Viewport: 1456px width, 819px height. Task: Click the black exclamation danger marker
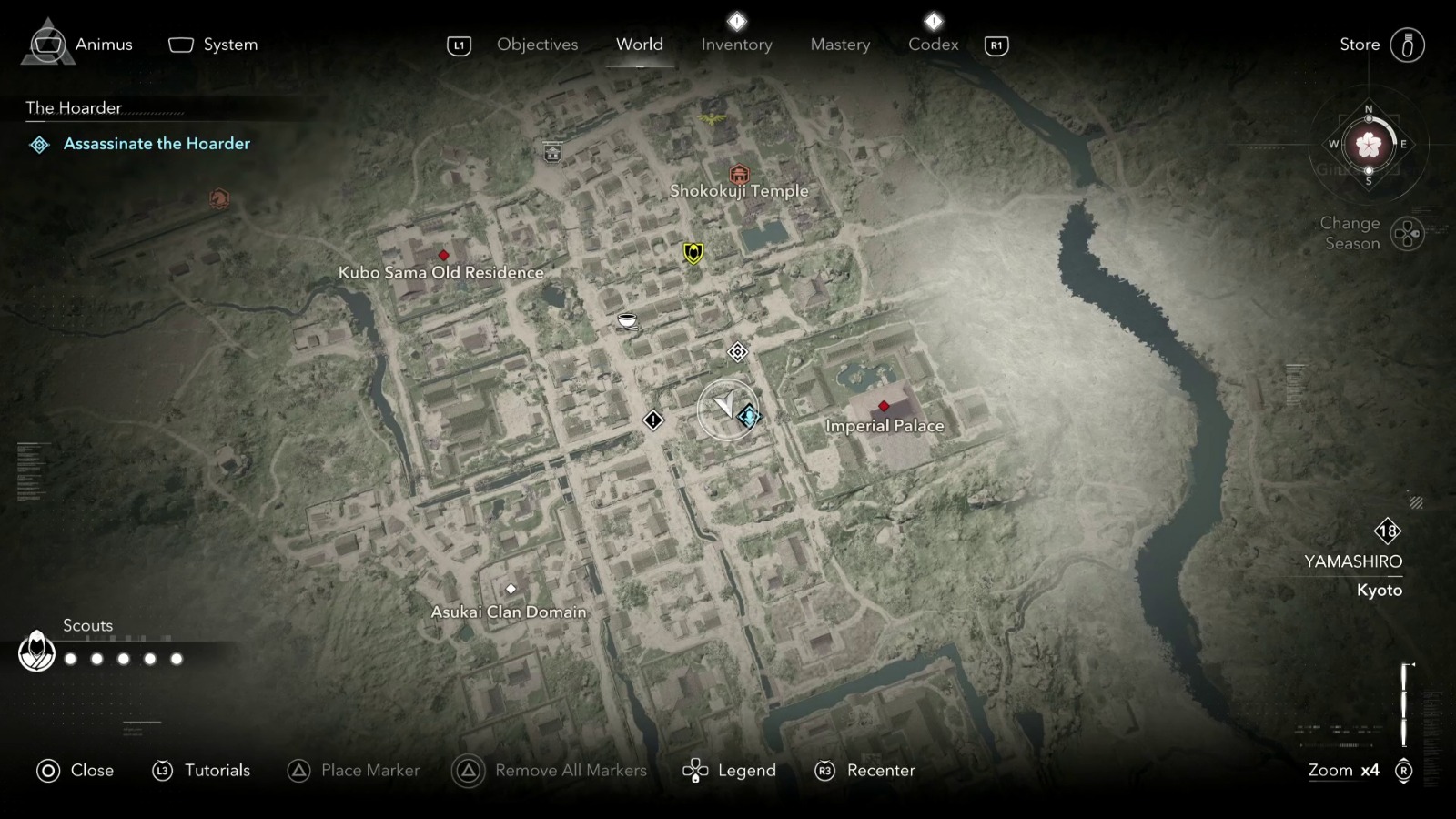pyautogui.click(x=653, y=420)
